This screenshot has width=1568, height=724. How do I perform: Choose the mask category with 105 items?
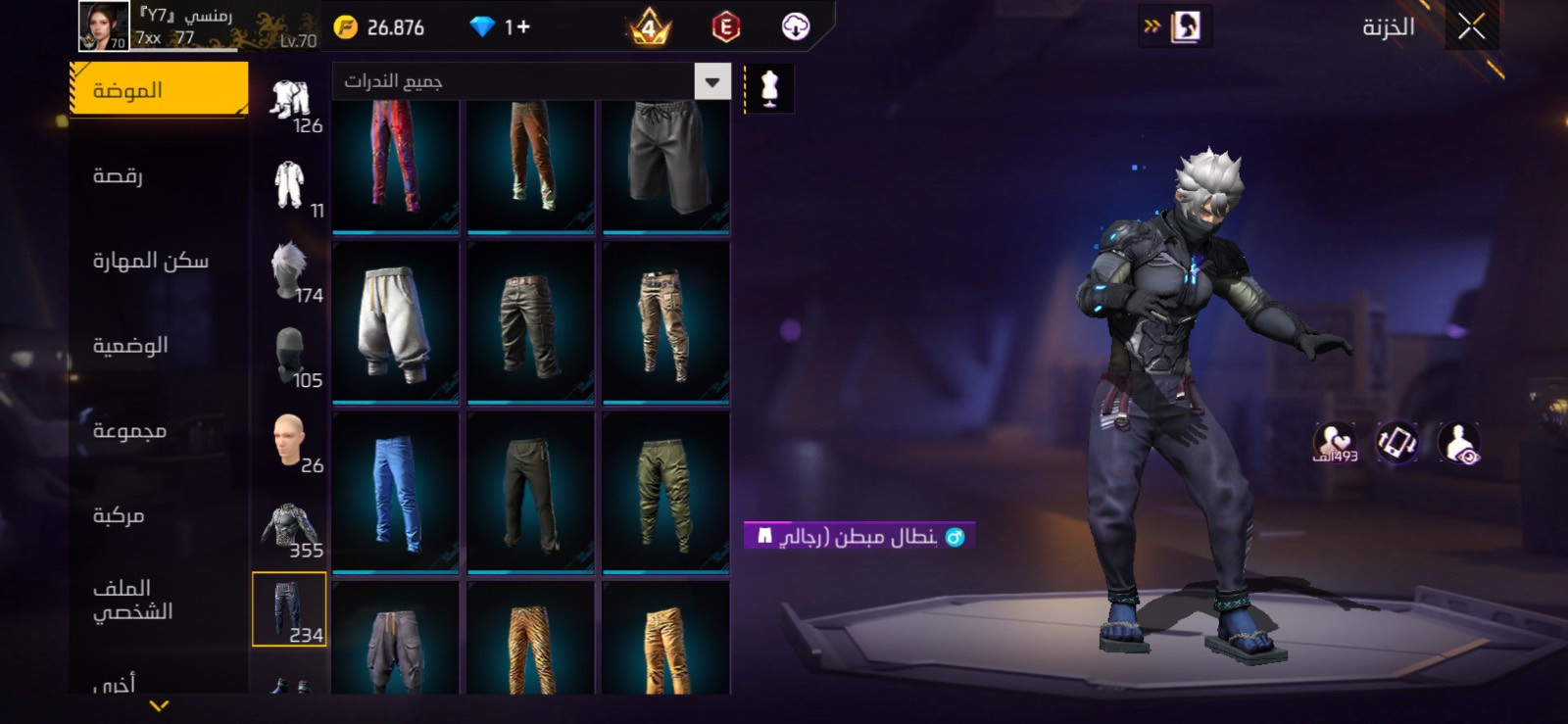tap(290, 358)
